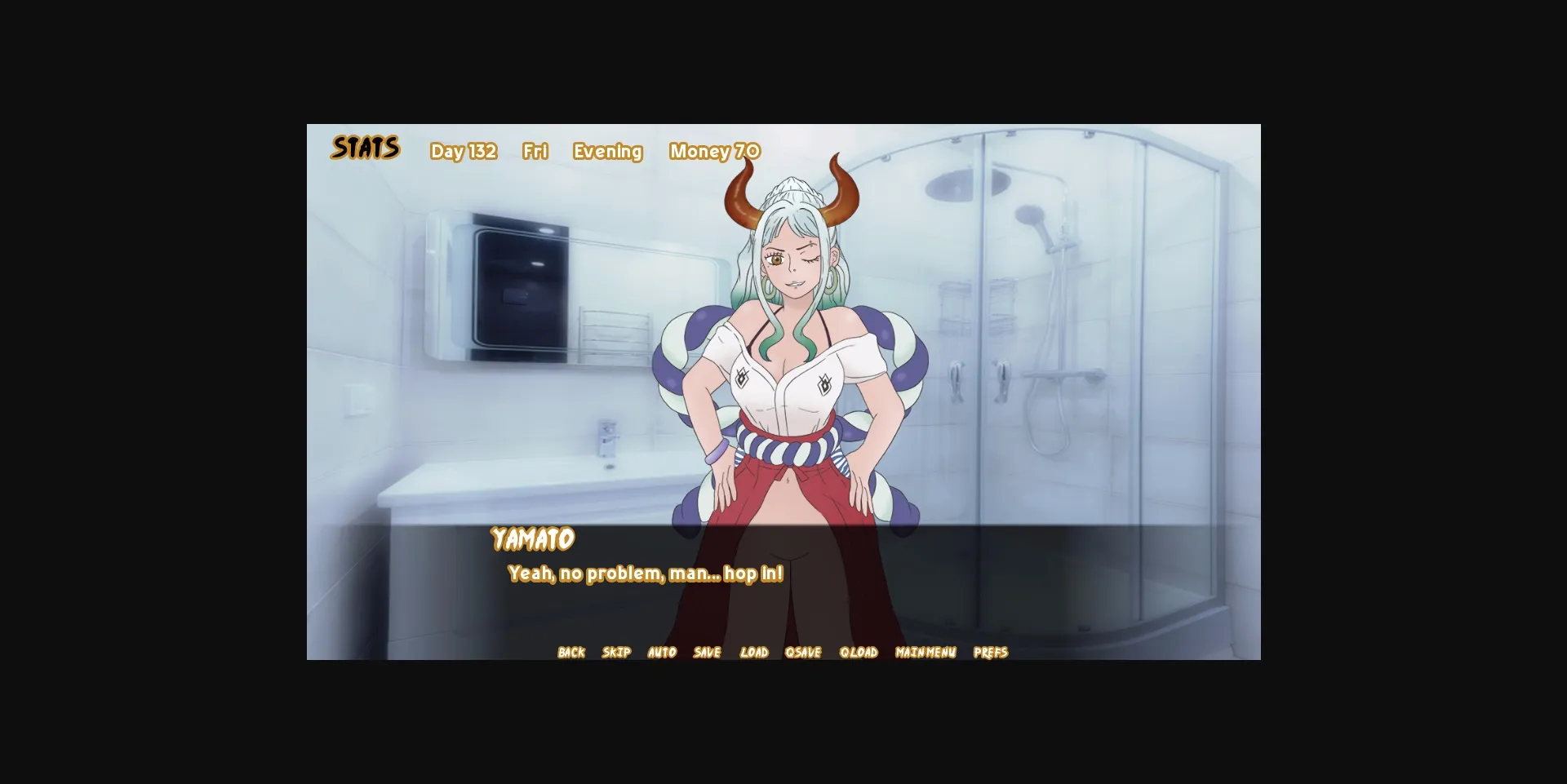Turn on AUTO text advance
The height and width of the screenshot is (784, 1567).
click(x=661, y=652)
